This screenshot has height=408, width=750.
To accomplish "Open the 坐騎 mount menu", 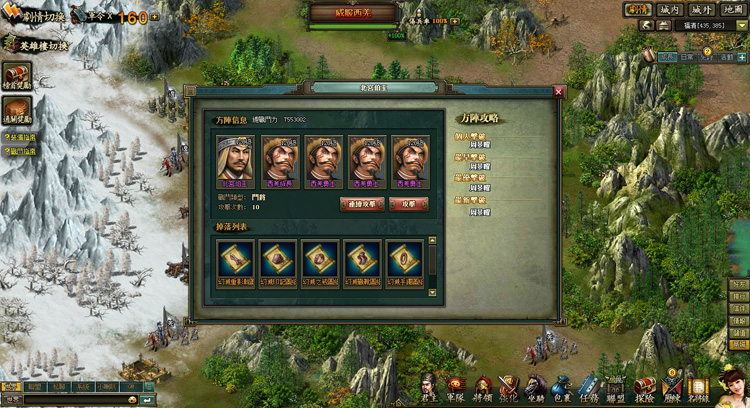I will (536, 387).
